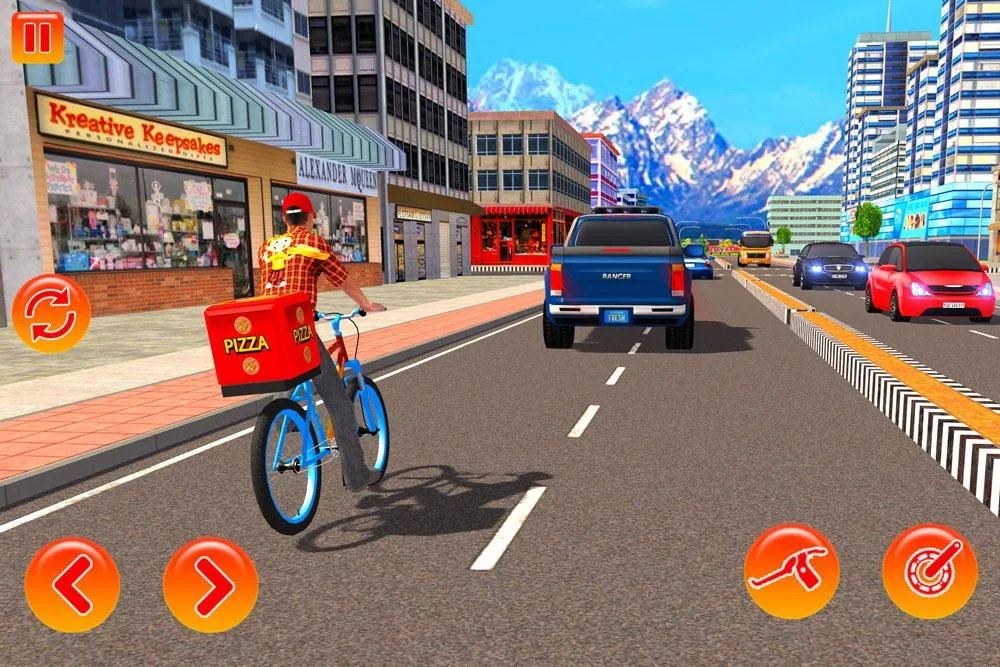
Task: Apply the brake lever button
Action: click(x=792, y=571)
